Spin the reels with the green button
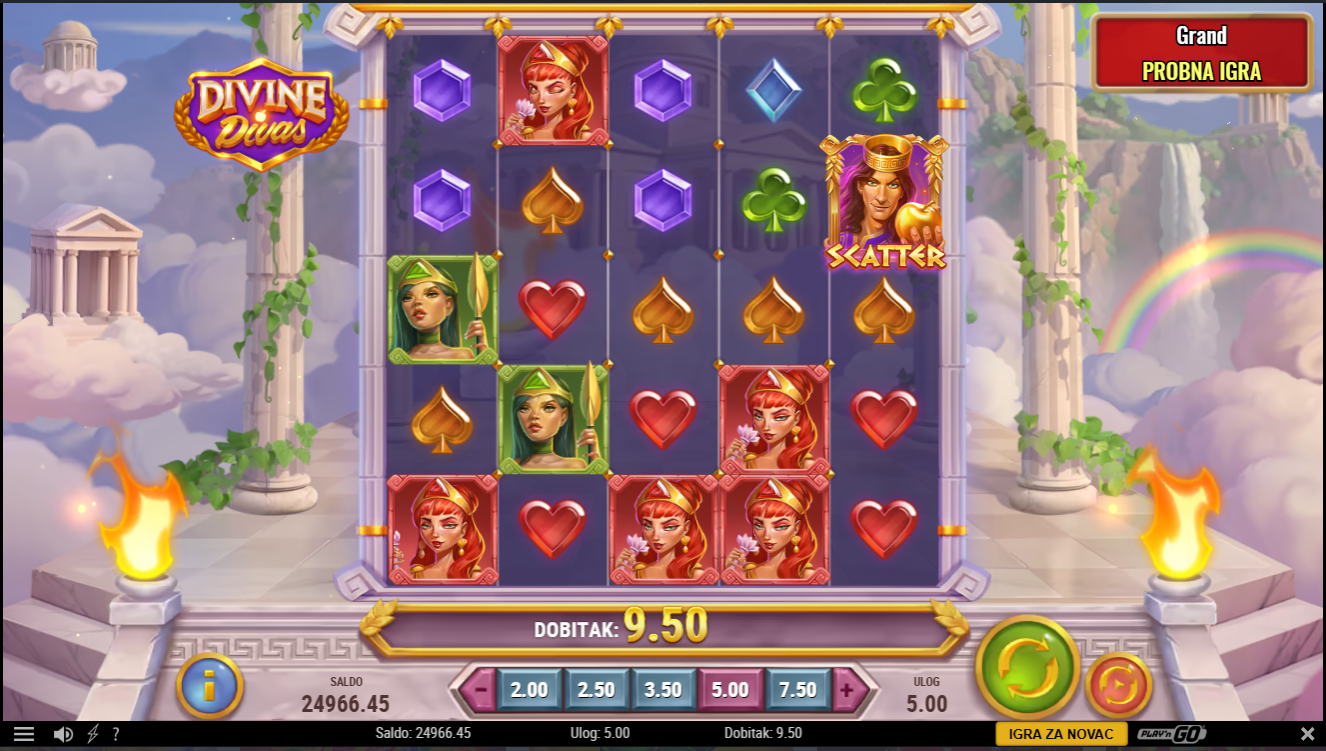This screenshot has width=1326, height=751. click(x=1026, y=668)
